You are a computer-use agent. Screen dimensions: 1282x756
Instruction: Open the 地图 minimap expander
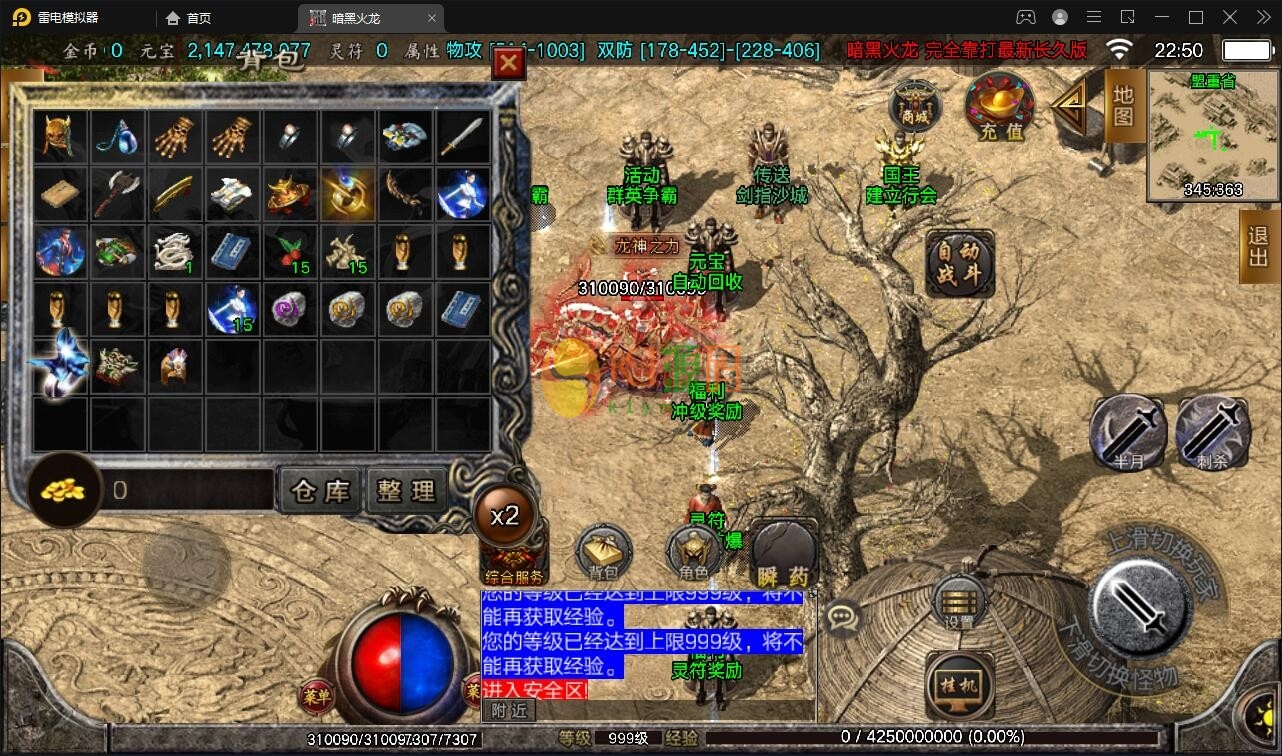pyautogui.click(x=1121, y=108)
